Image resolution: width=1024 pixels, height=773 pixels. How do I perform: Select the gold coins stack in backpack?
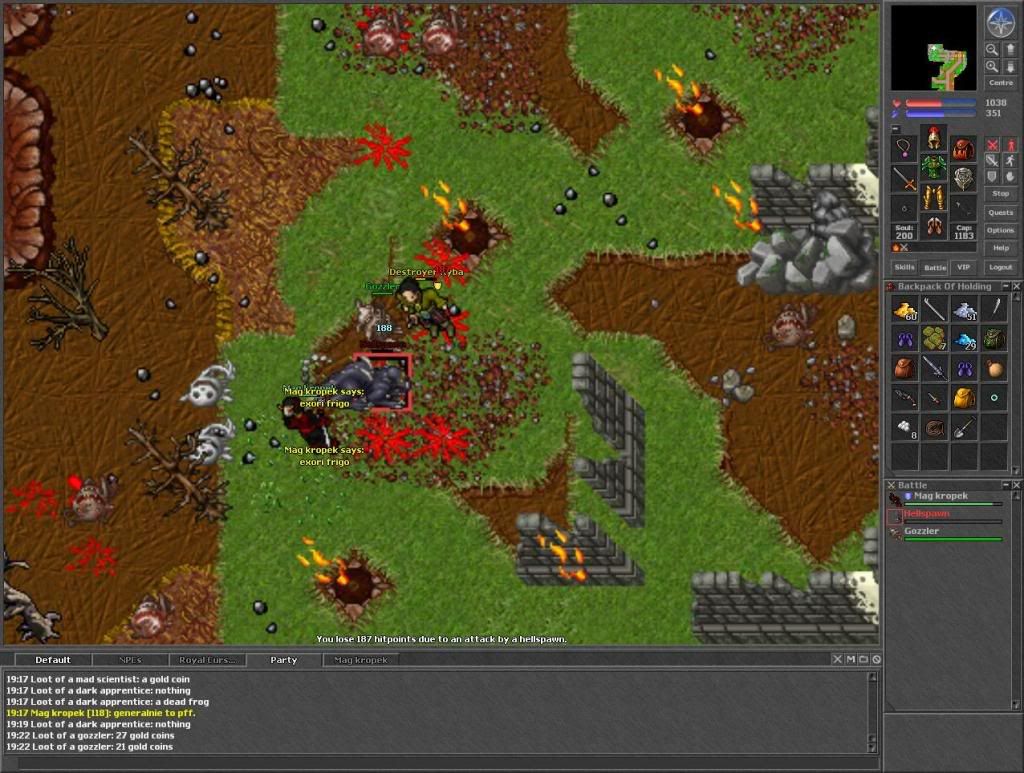coord(904,310)
